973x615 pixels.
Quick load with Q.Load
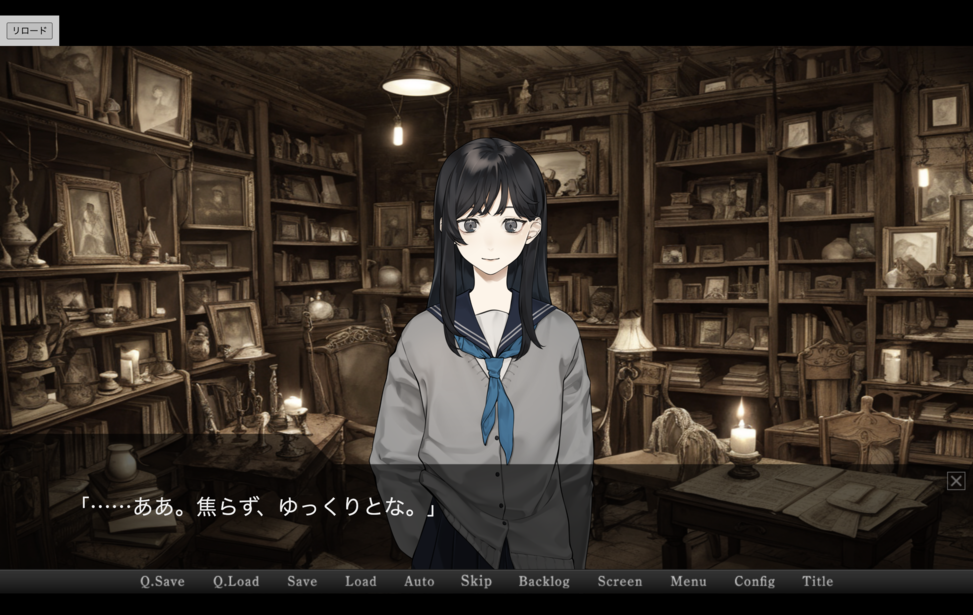236,581
